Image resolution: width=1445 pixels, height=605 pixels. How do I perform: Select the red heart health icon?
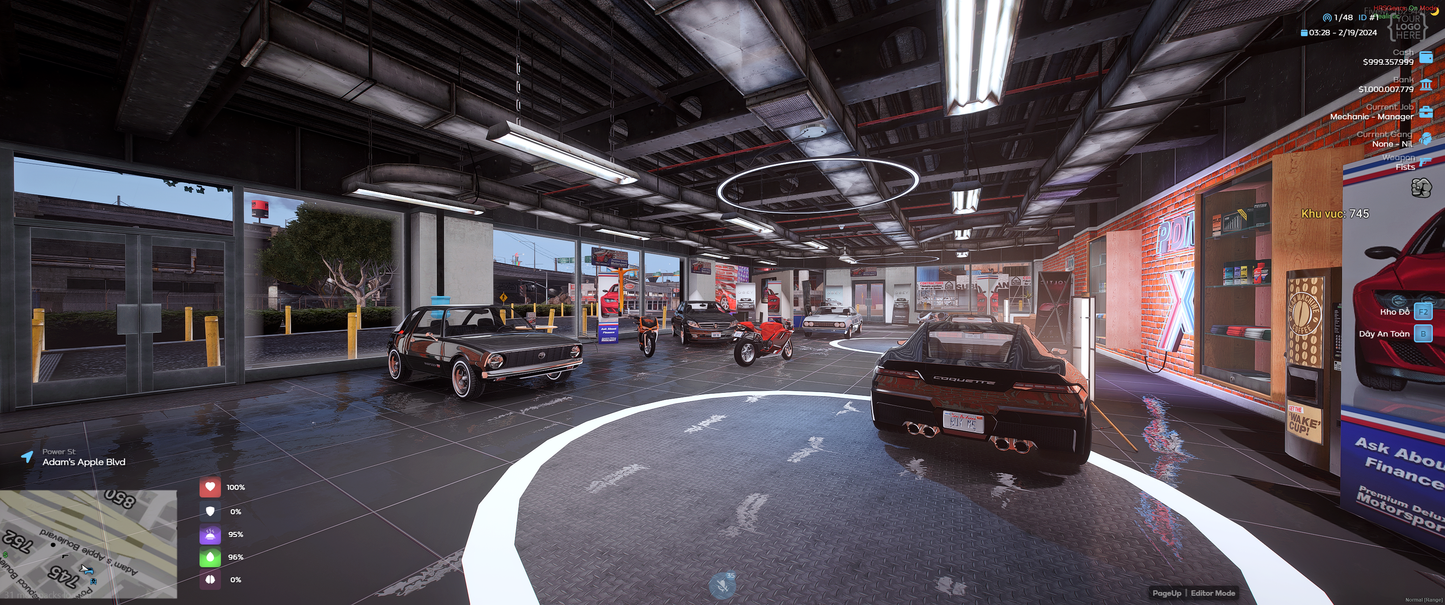pos(210,487)
